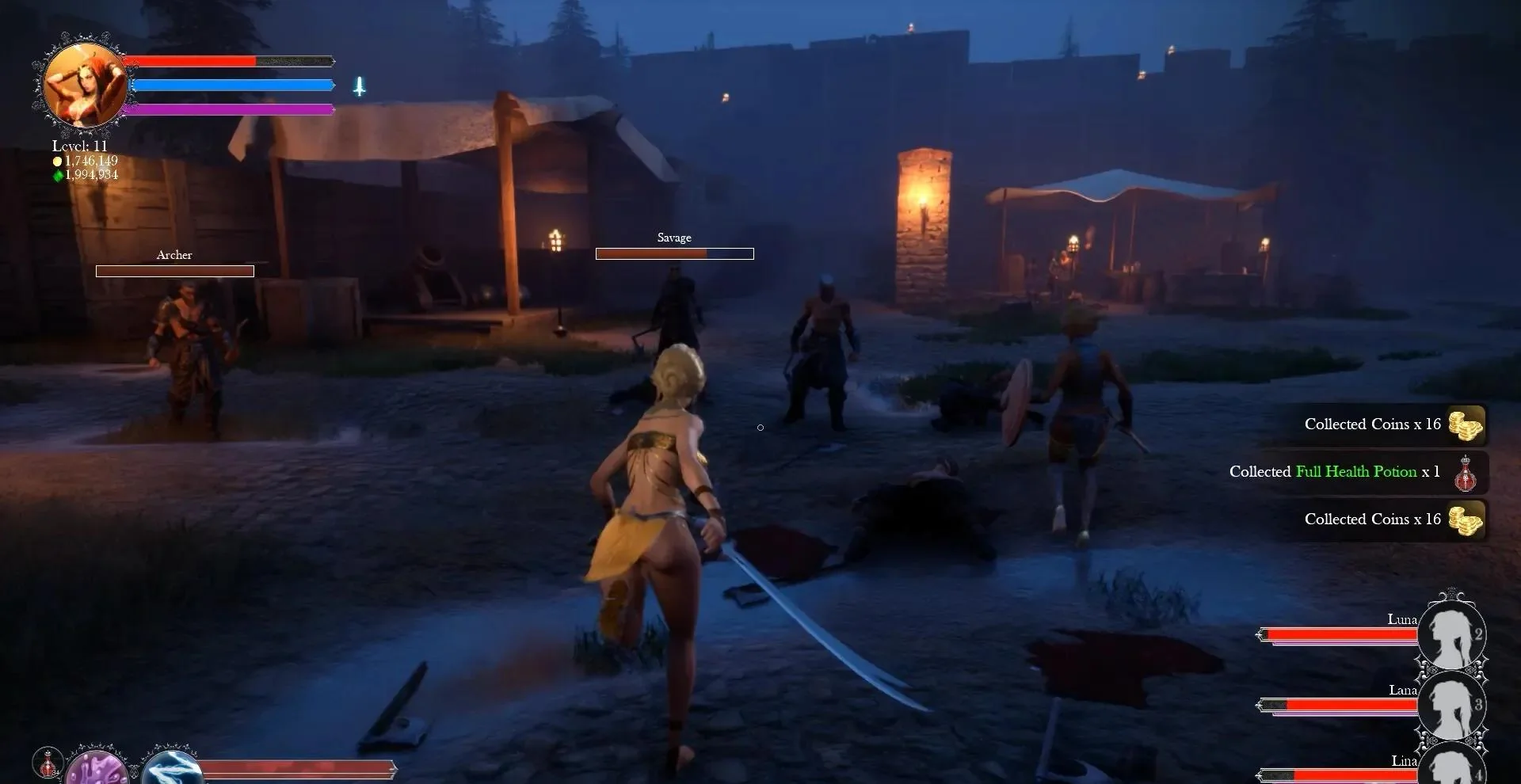Activate the purple crystal ability

click(97, 767)
